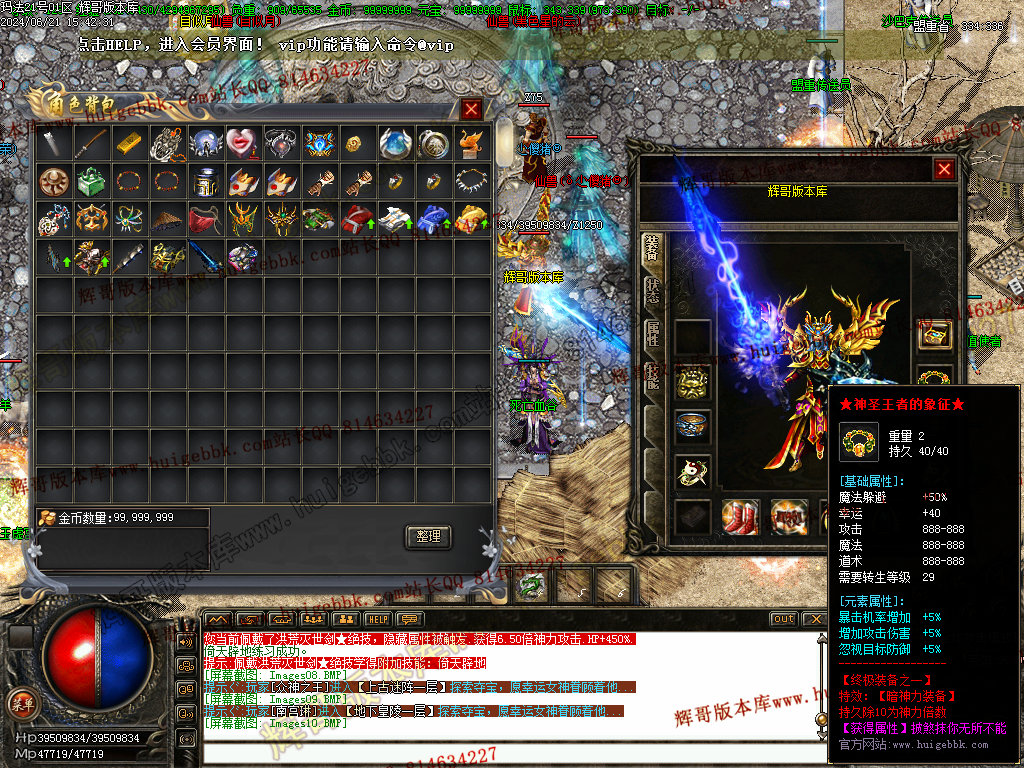
Task: Click the golden phoenix statue item
Action: 470,142
